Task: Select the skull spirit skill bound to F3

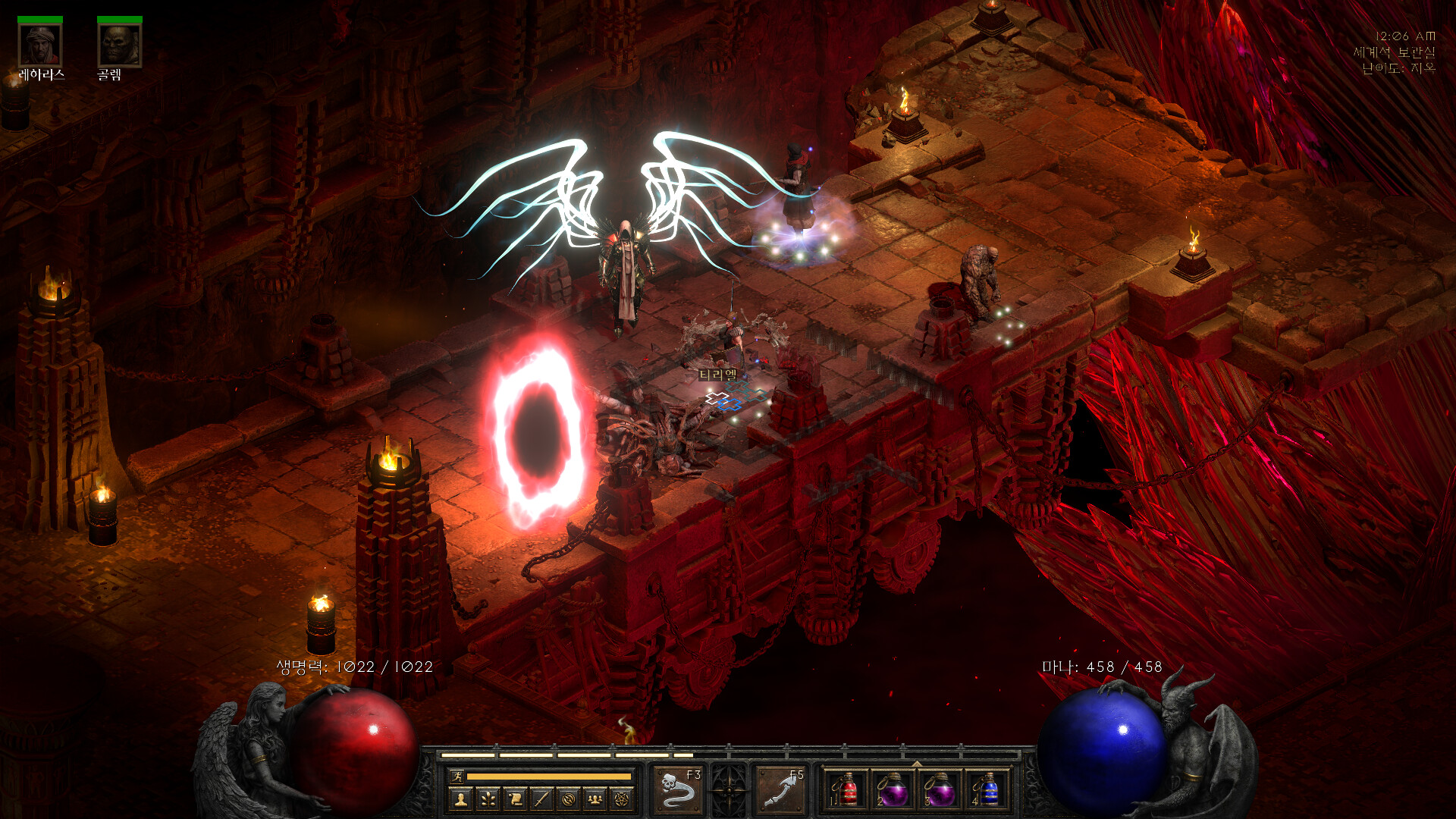Action: point(678,790)
